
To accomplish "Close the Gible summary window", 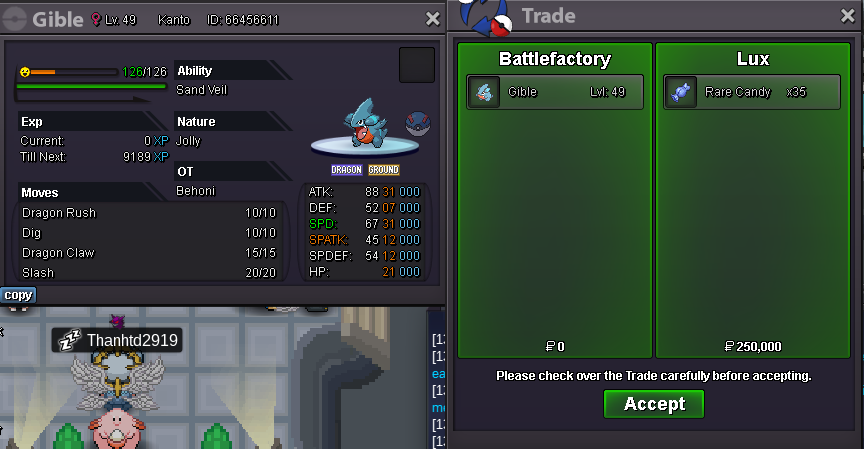I will tap(432, 18).
